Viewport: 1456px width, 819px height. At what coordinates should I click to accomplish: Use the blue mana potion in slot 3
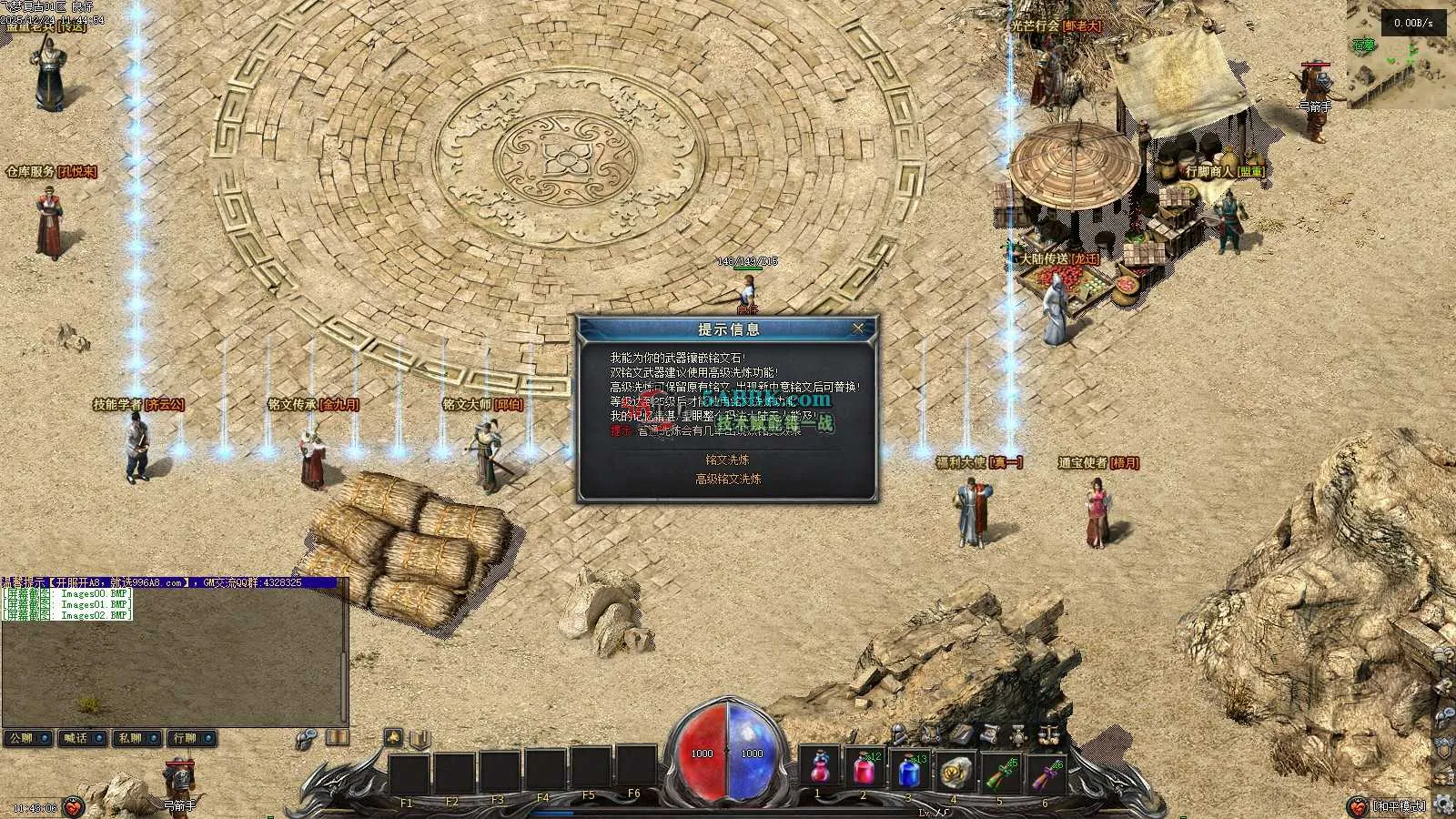tap(909, 770)
